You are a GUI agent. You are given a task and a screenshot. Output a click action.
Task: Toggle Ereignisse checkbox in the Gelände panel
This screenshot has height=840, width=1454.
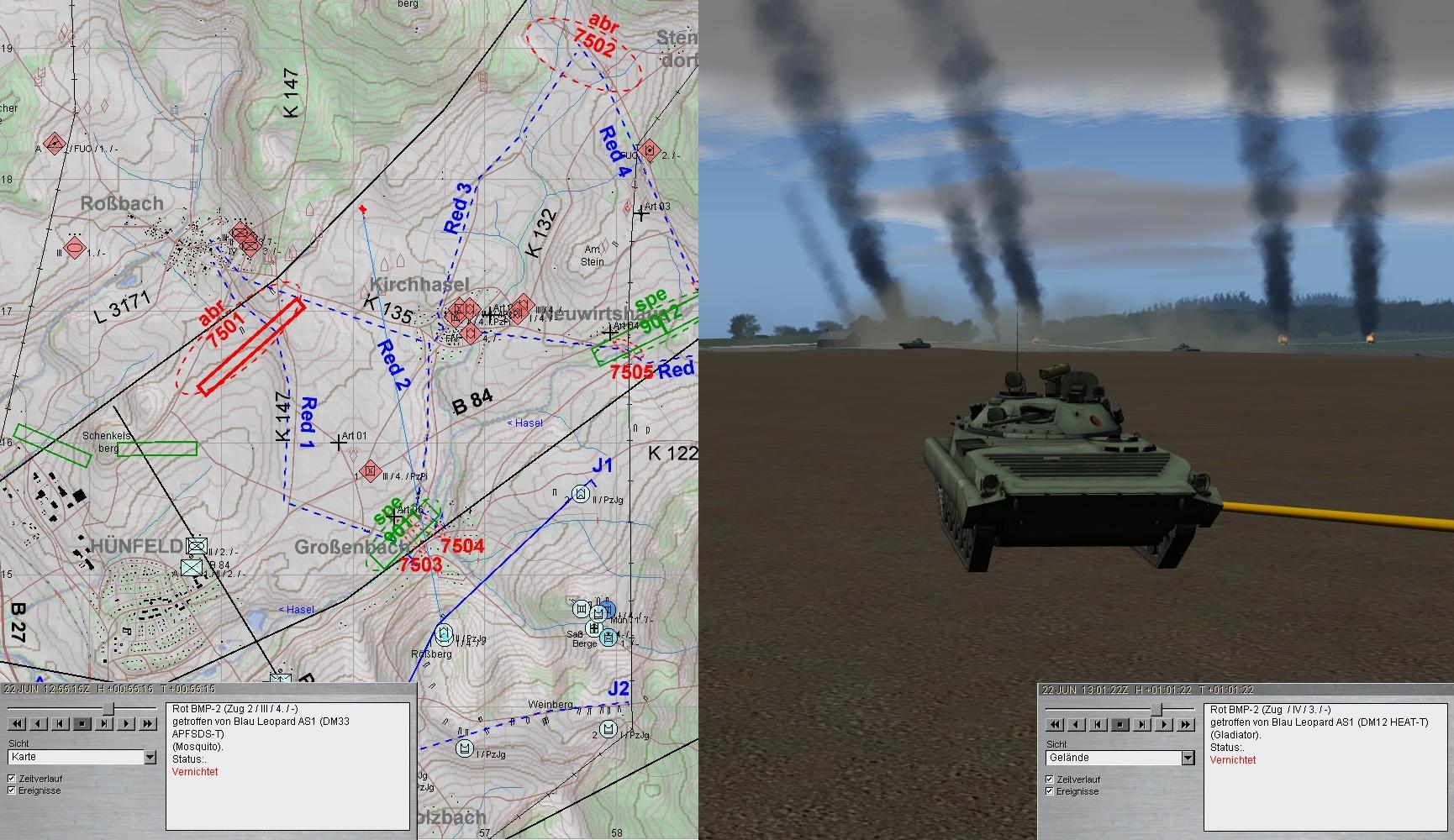(x=1050, y=791)
